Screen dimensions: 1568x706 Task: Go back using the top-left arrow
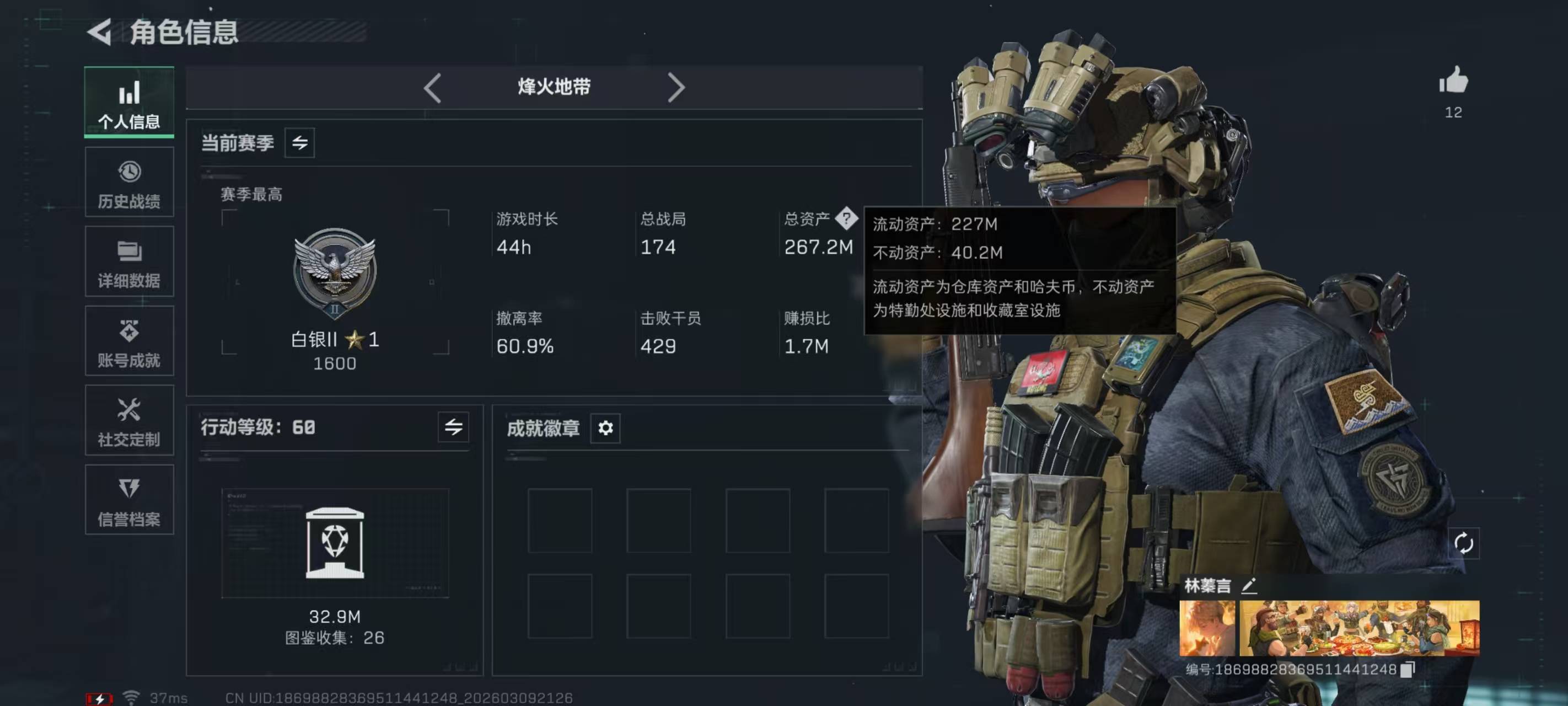click(100, 31)
